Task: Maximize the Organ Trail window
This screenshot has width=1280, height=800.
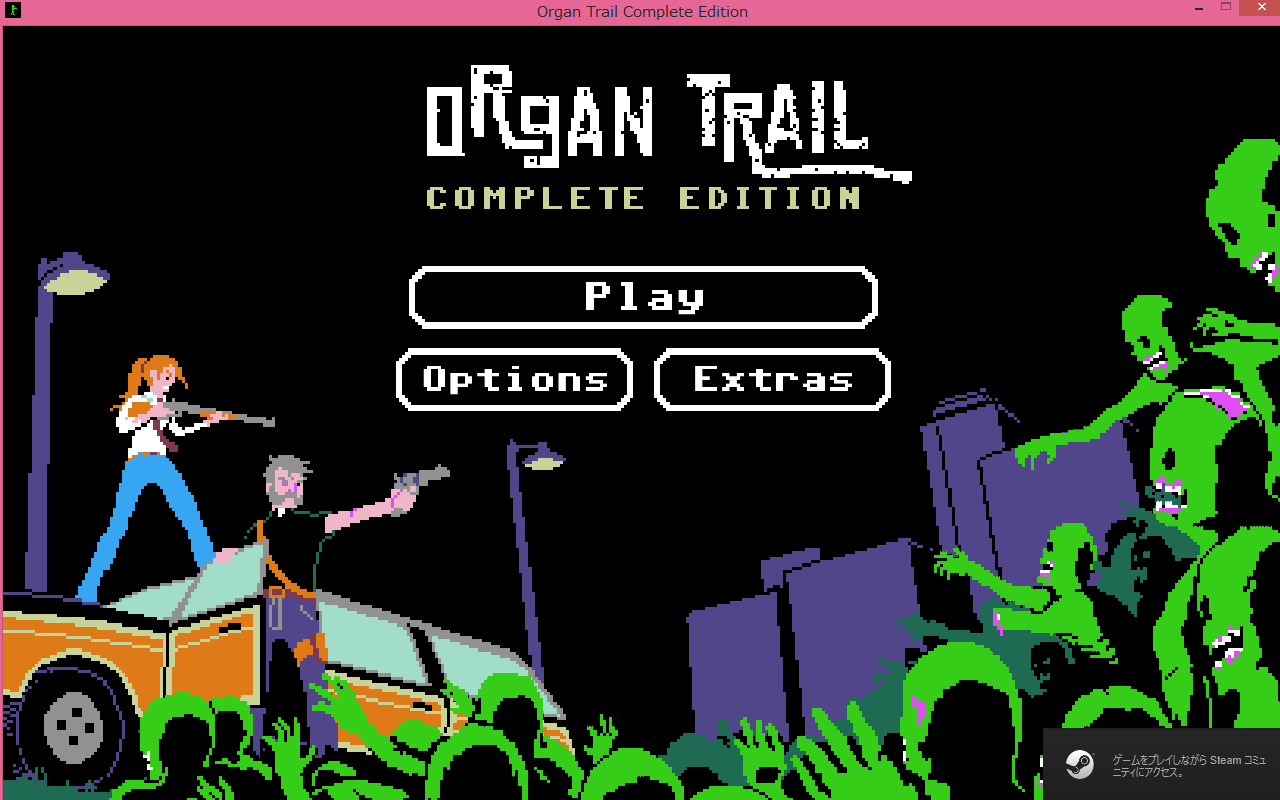Action: (x=1226, y=8)
